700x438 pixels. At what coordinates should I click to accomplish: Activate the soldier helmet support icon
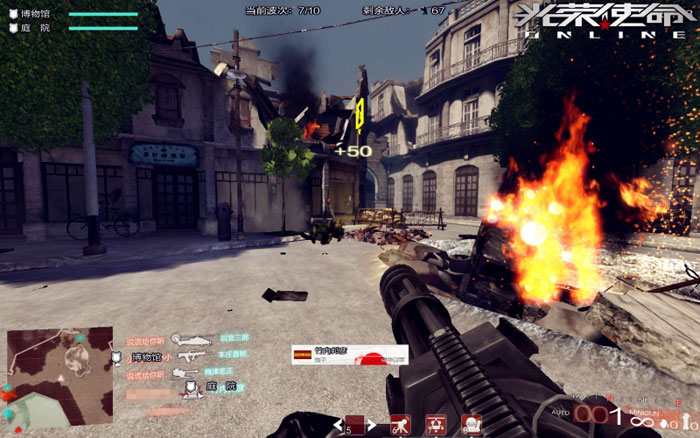pyautogui.click(x=468, y=425)
